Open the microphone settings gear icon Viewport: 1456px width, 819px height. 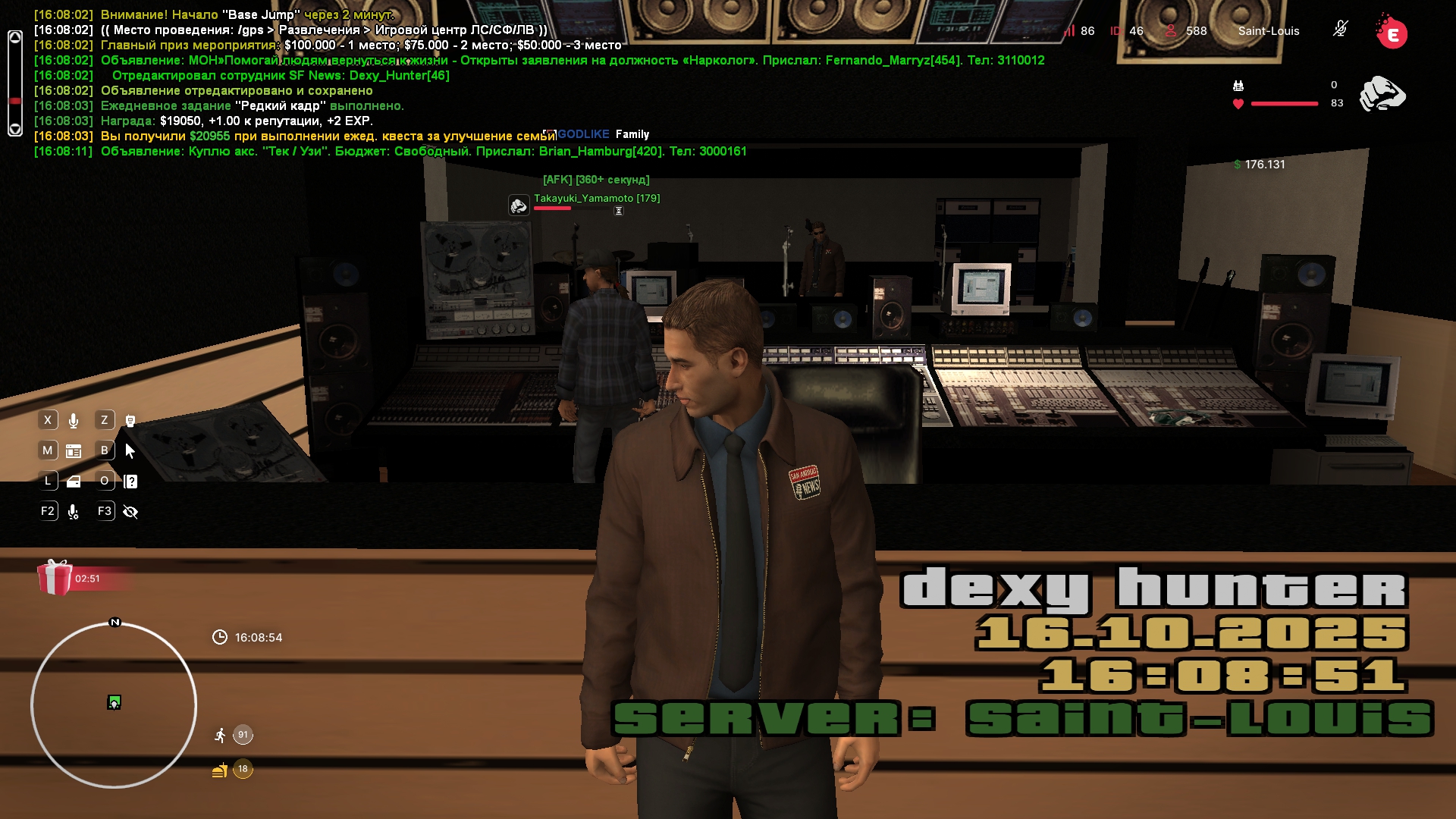74,512
